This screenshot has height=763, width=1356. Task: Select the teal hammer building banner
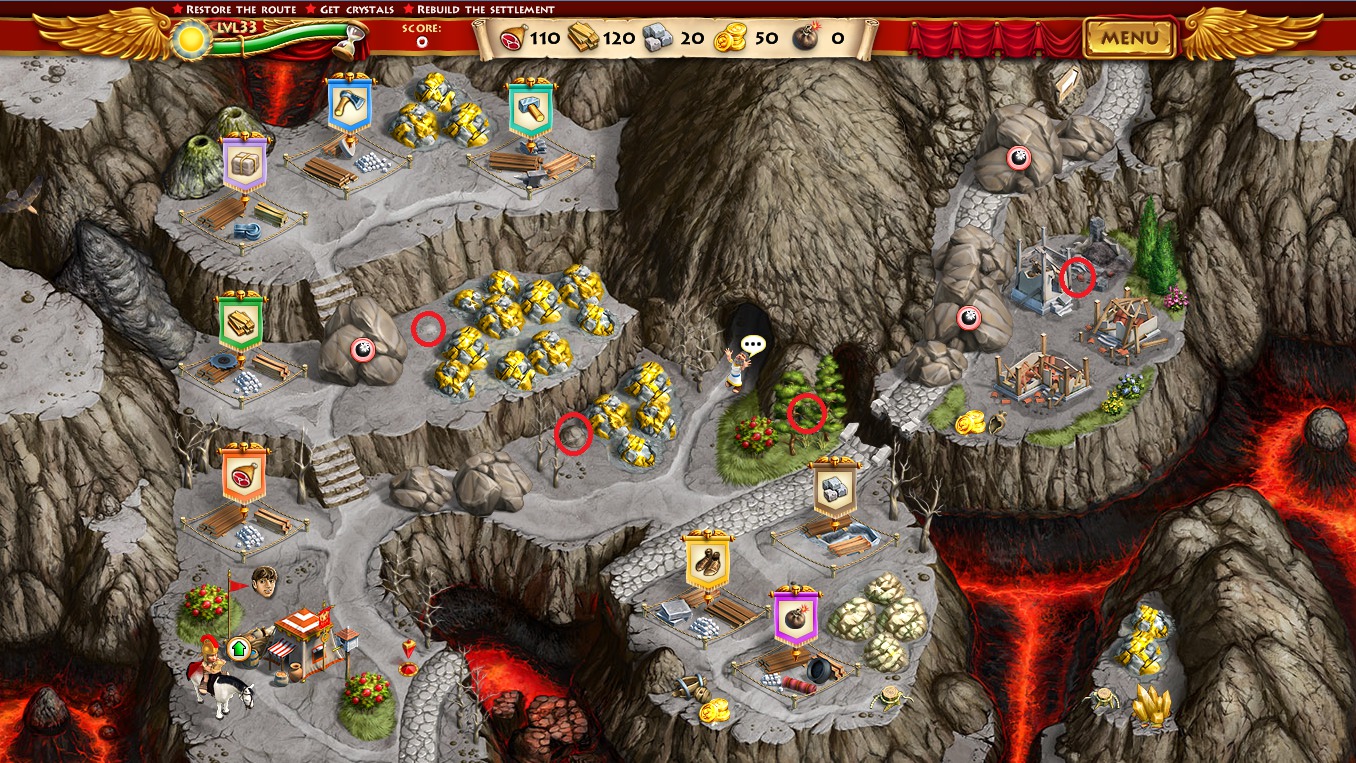tap(530, 107)
